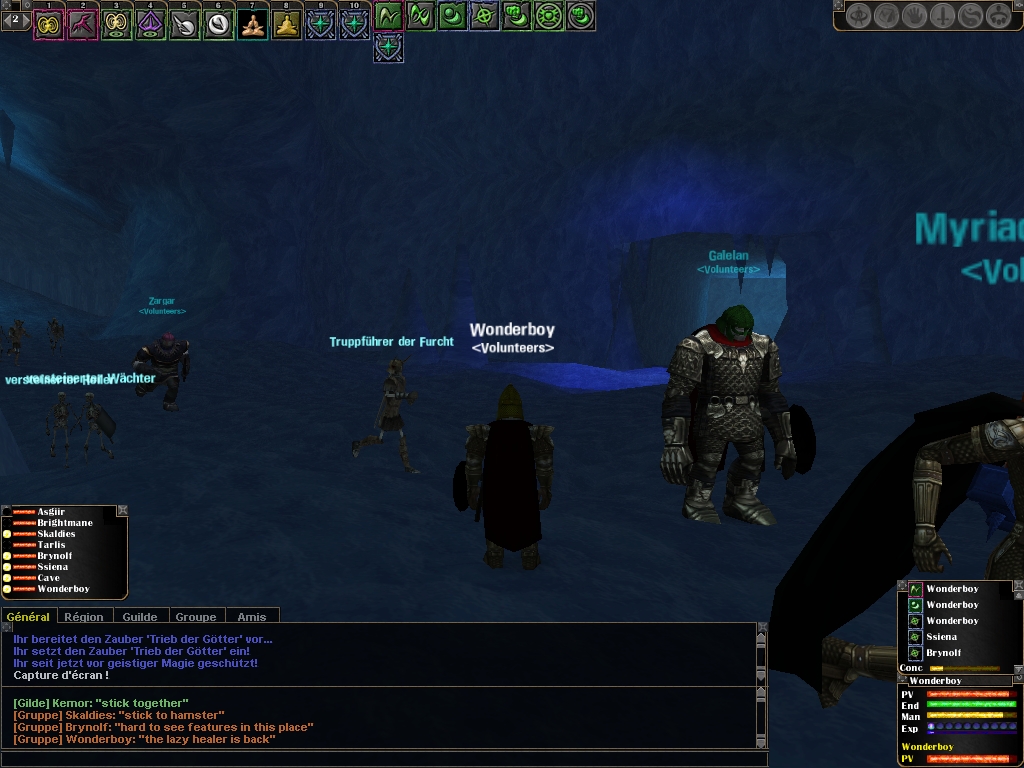
Task: Activate the purple pyramid spell in slot 4
Action: click(x=151, y=24)
